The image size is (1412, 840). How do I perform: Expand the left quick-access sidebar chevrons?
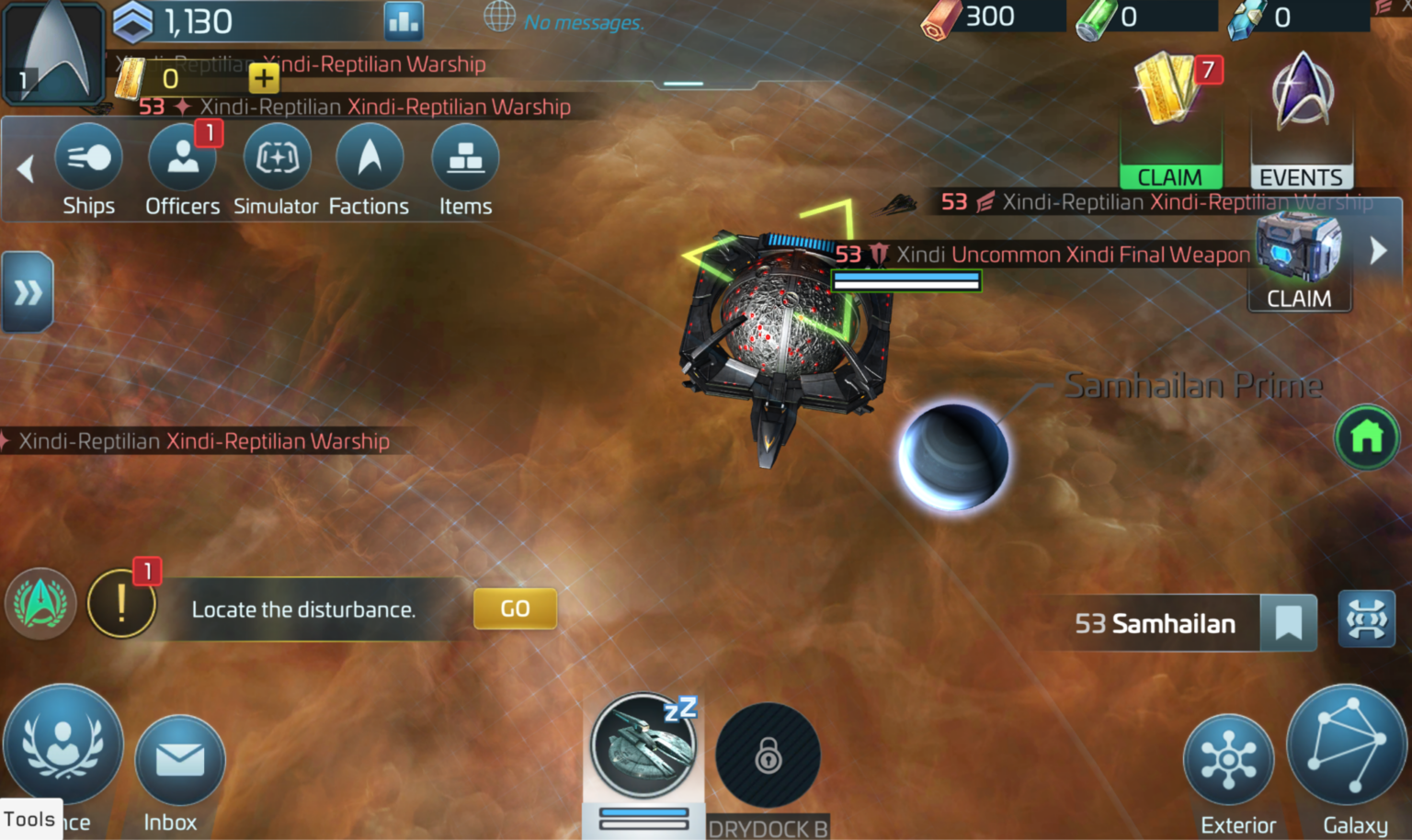point(27,292)
